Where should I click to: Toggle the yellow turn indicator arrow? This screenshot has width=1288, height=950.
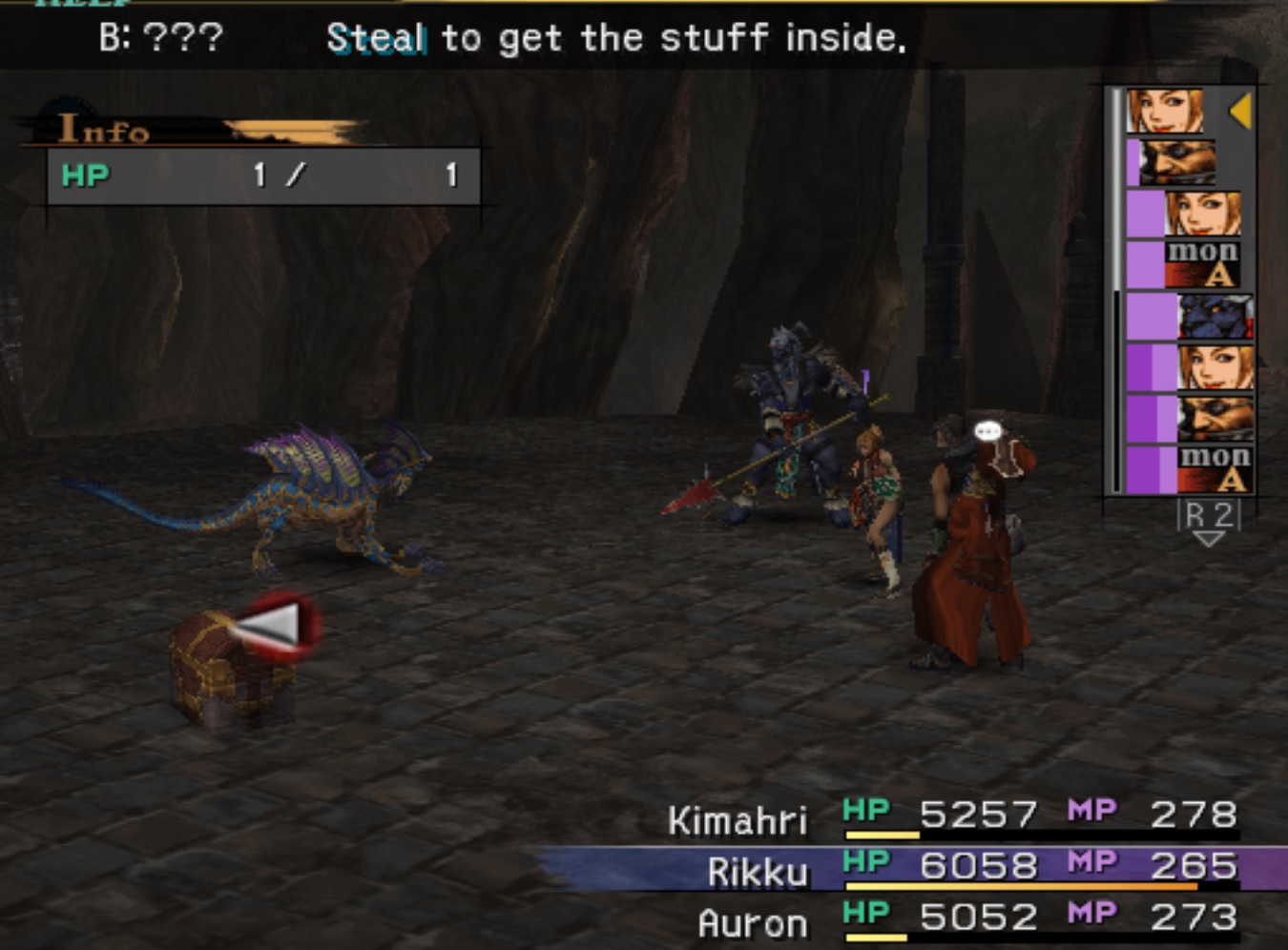(1240, 113)
